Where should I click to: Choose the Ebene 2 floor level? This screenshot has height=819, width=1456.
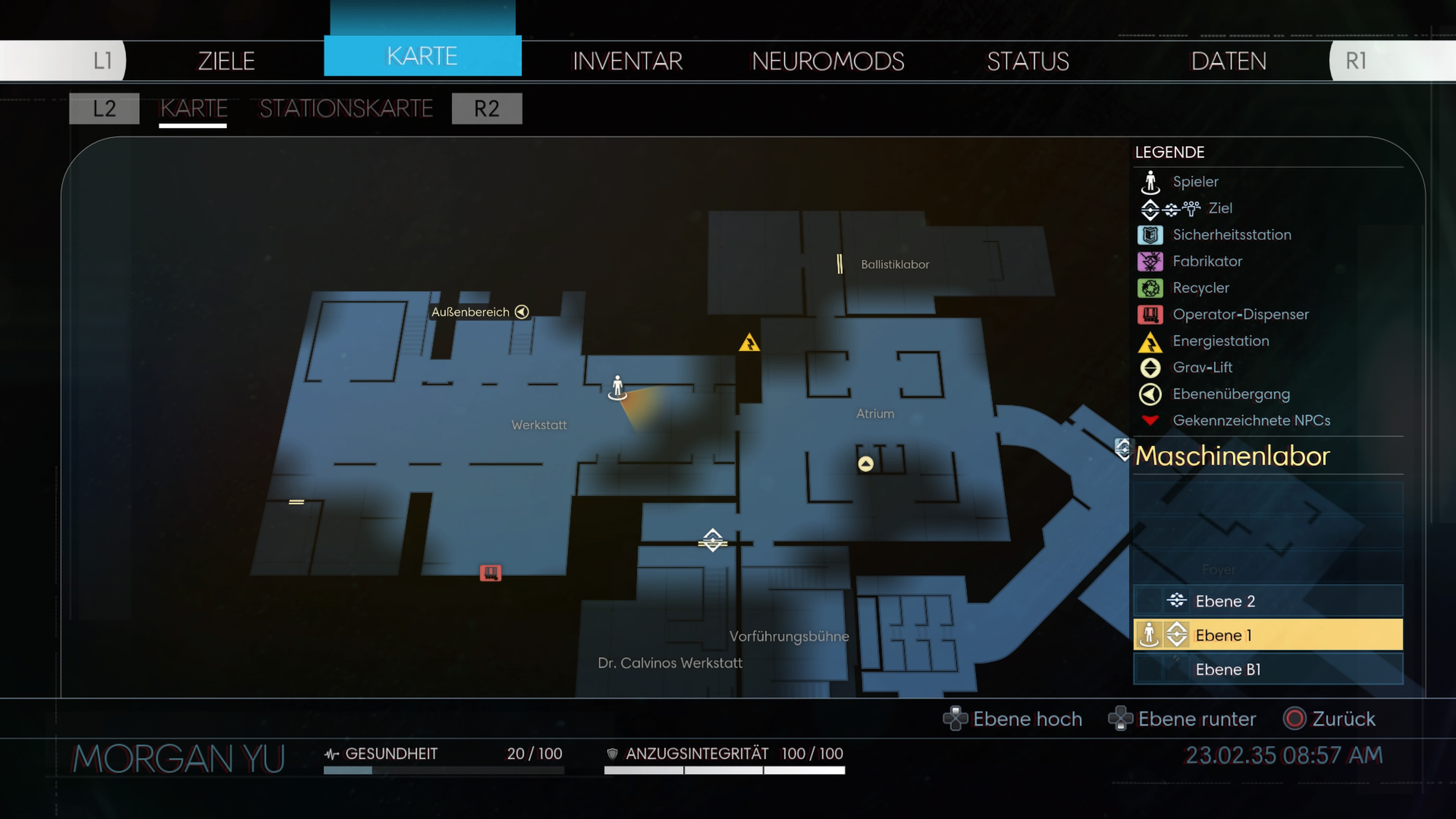pos(1268,601)
